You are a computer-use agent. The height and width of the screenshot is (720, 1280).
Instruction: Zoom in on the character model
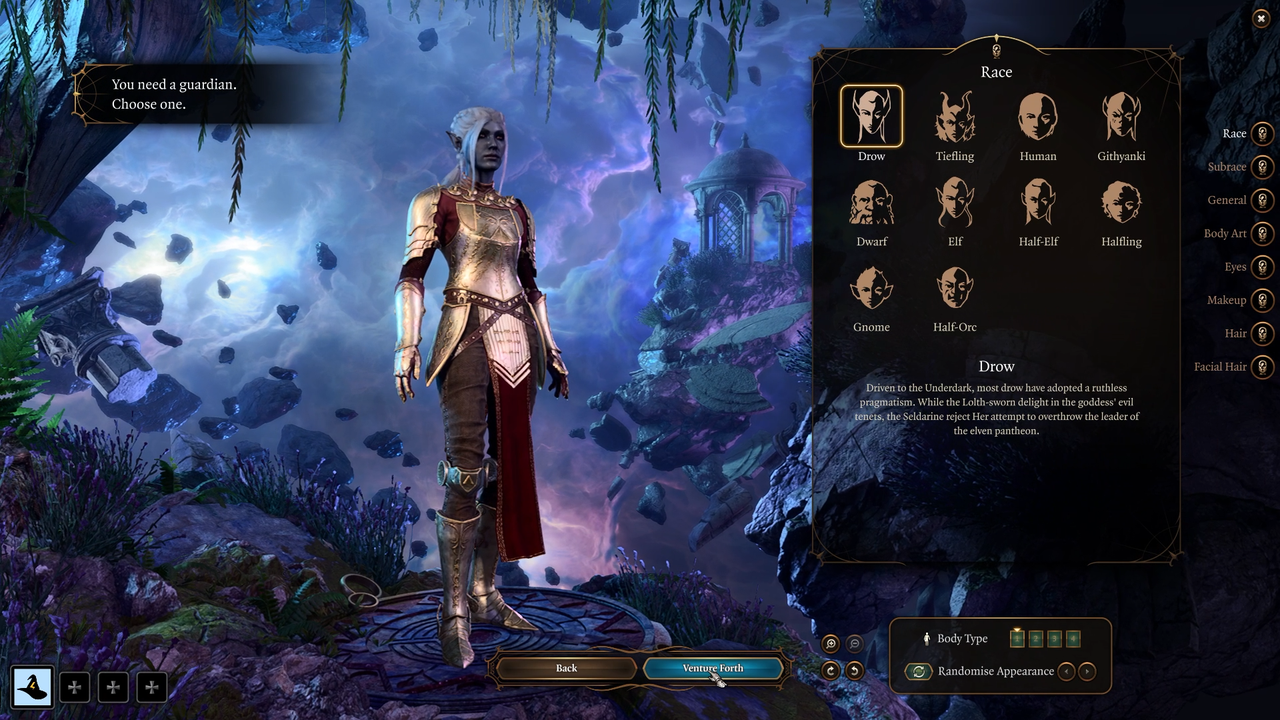pos(830,643)
